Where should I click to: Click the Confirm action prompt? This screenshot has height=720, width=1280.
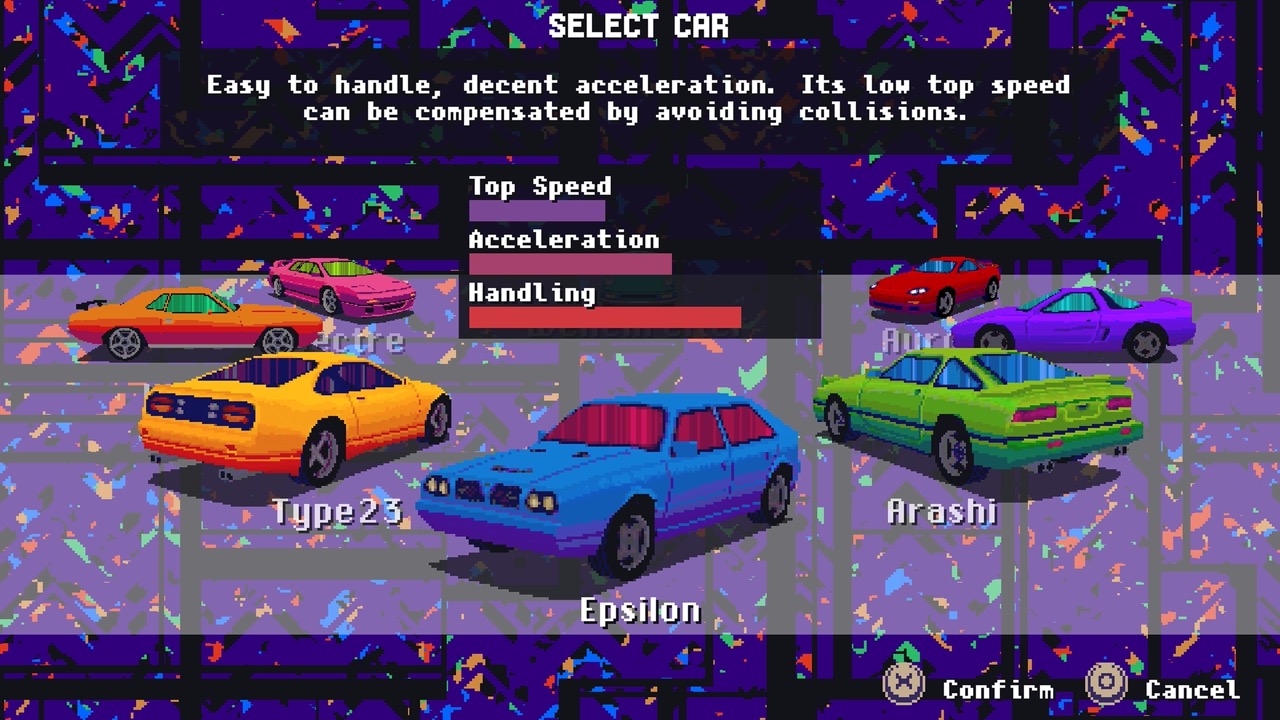(998, 690)
